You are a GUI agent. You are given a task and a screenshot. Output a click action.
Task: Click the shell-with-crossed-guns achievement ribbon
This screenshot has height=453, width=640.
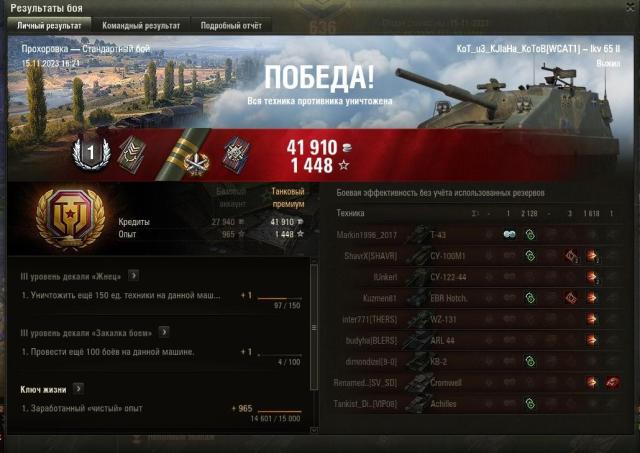tap(186, 152)
